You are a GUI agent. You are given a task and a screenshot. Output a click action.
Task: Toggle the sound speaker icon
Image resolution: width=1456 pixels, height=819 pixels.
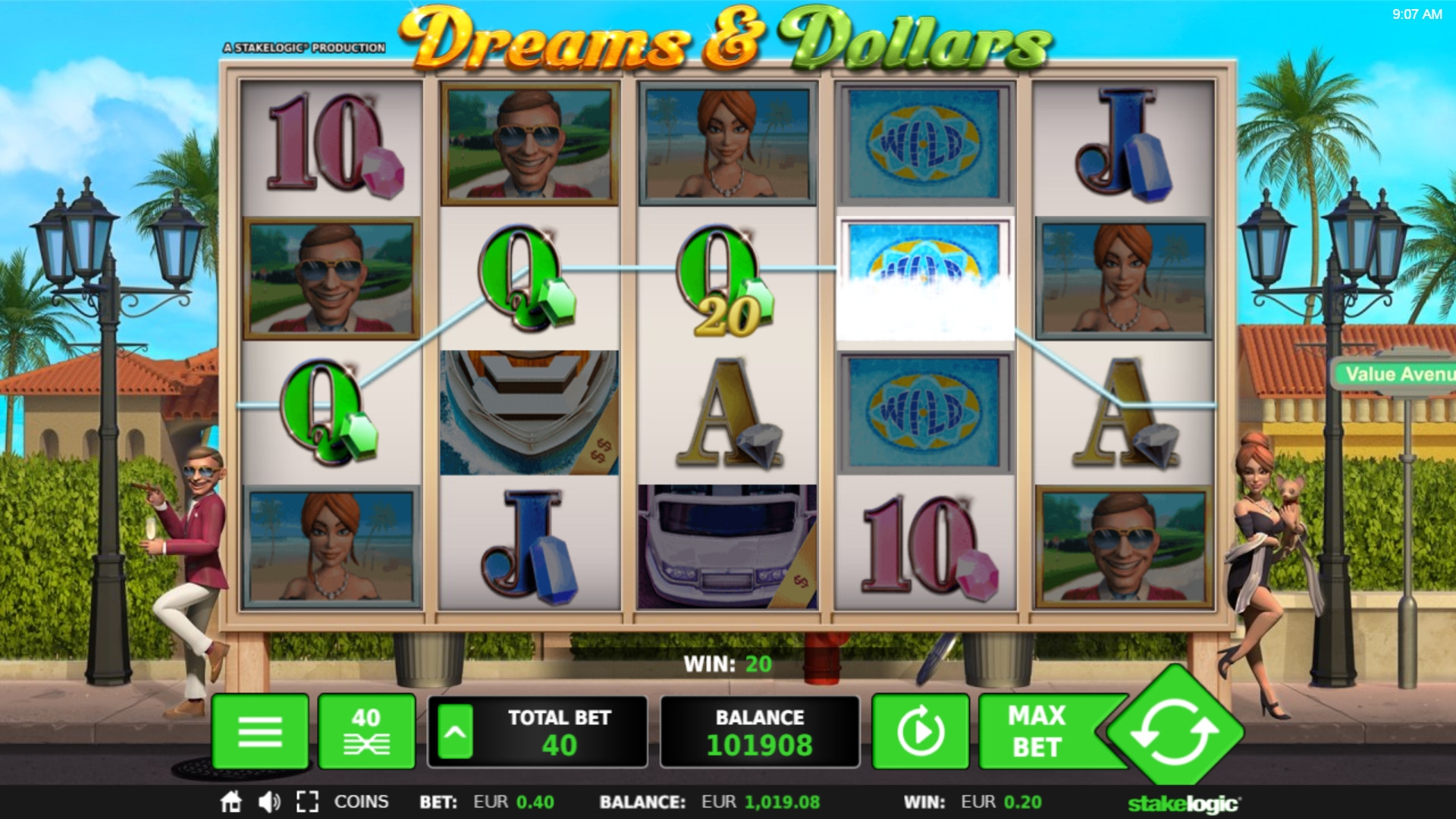[269, 802]
